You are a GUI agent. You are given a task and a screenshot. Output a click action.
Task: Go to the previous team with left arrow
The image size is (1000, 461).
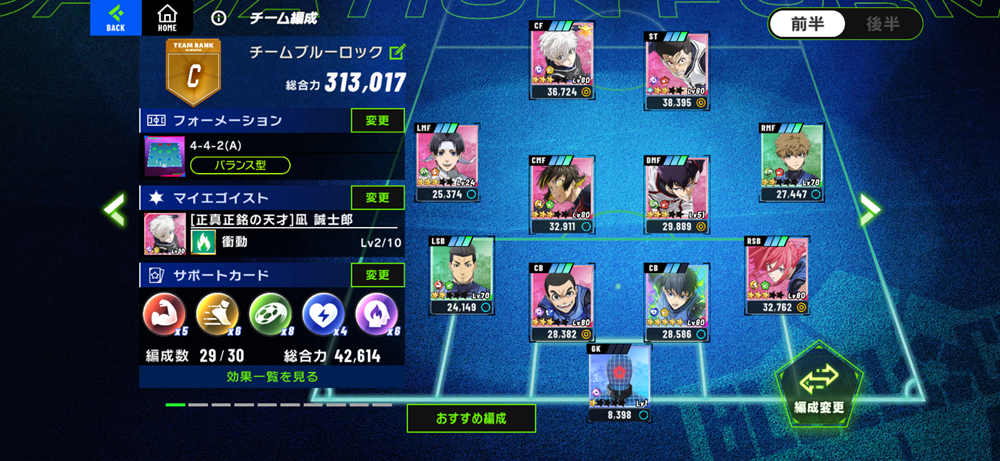pos(114,209)
